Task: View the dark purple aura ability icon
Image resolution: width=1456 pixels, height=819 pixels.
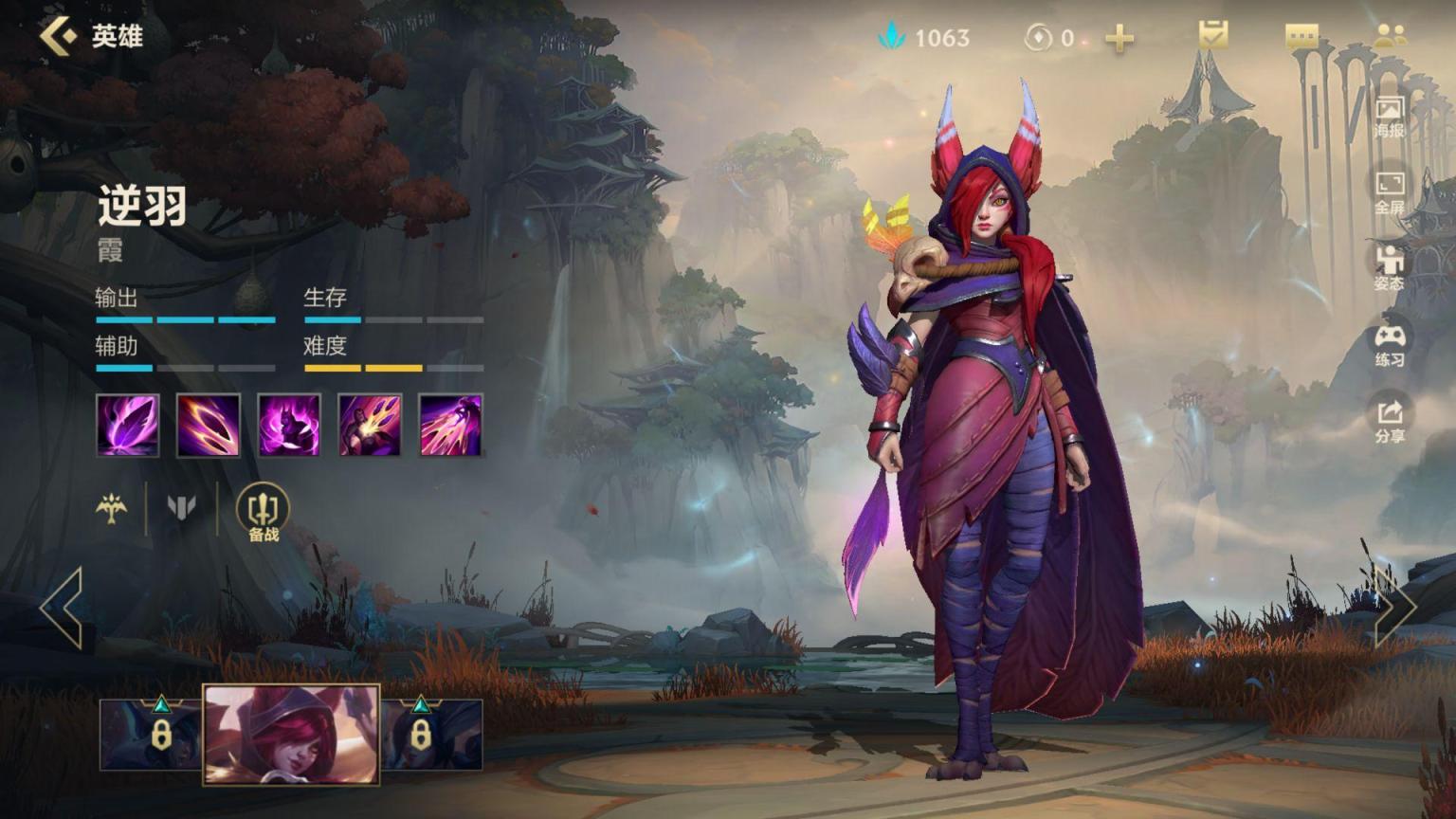Action: click(289, 426)
